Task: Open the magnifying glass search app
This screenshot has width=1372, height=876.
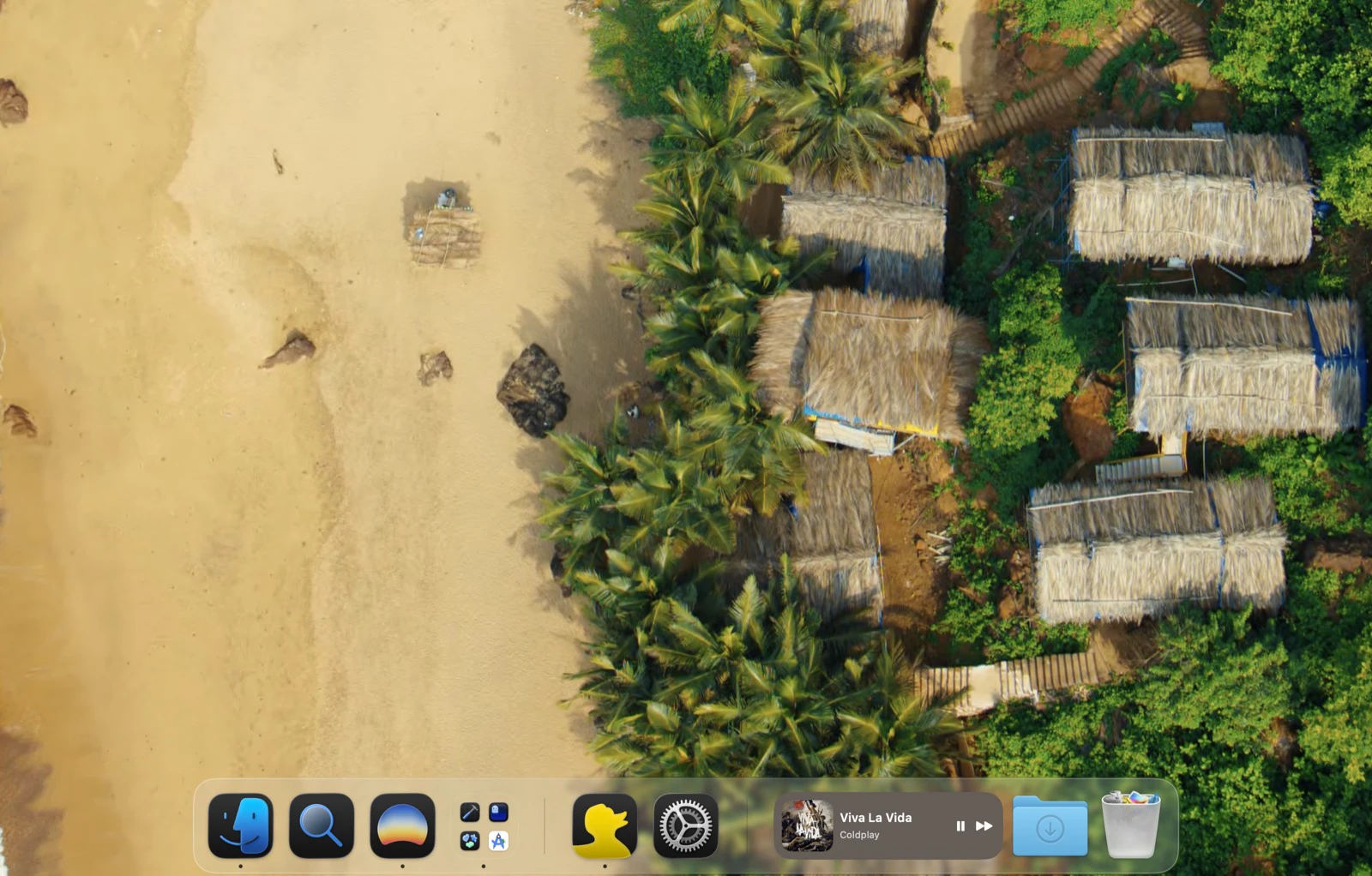Action: [322, 825]
